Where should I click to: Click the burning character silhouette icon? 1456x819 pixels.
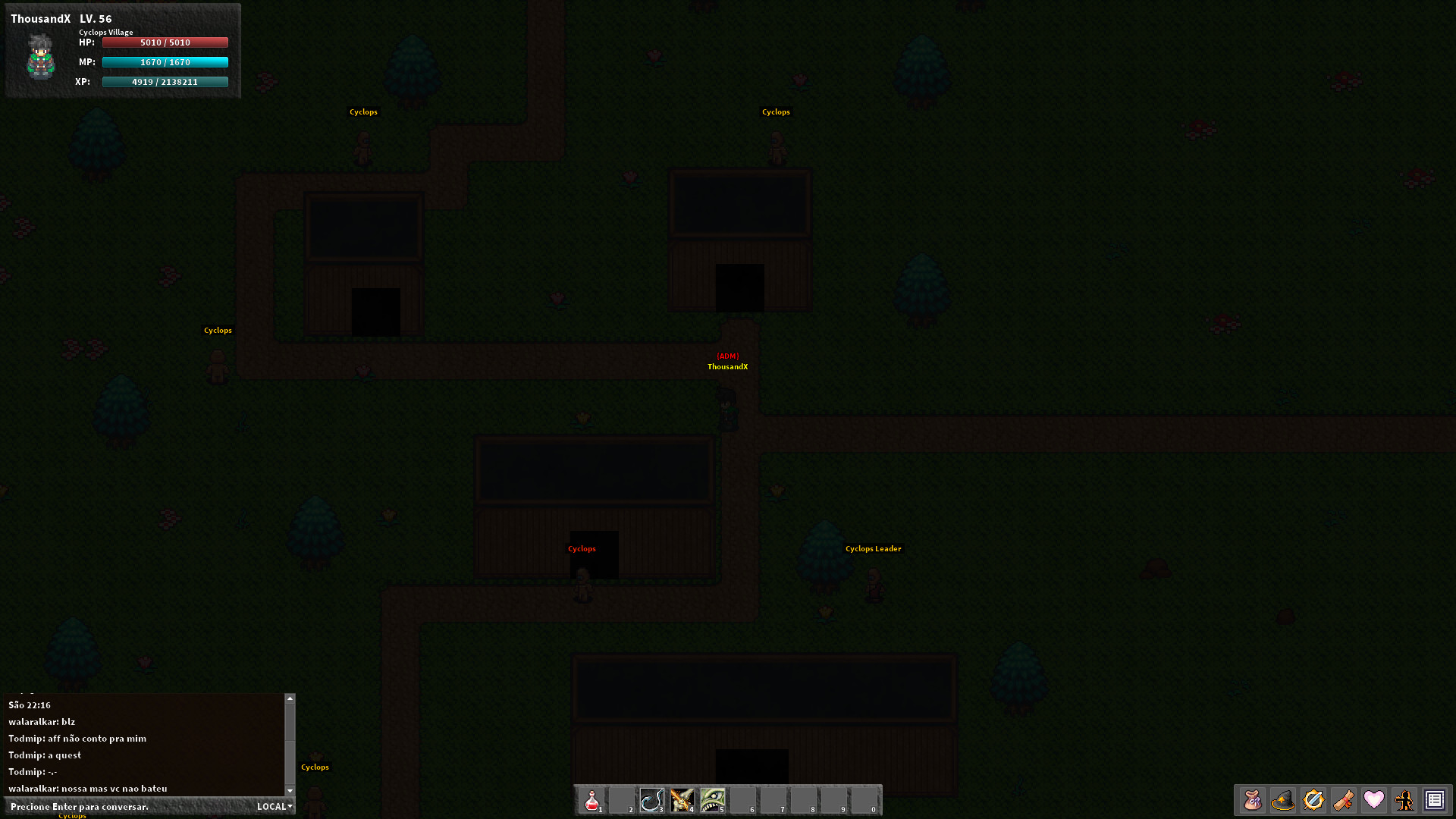point(1404,800)
